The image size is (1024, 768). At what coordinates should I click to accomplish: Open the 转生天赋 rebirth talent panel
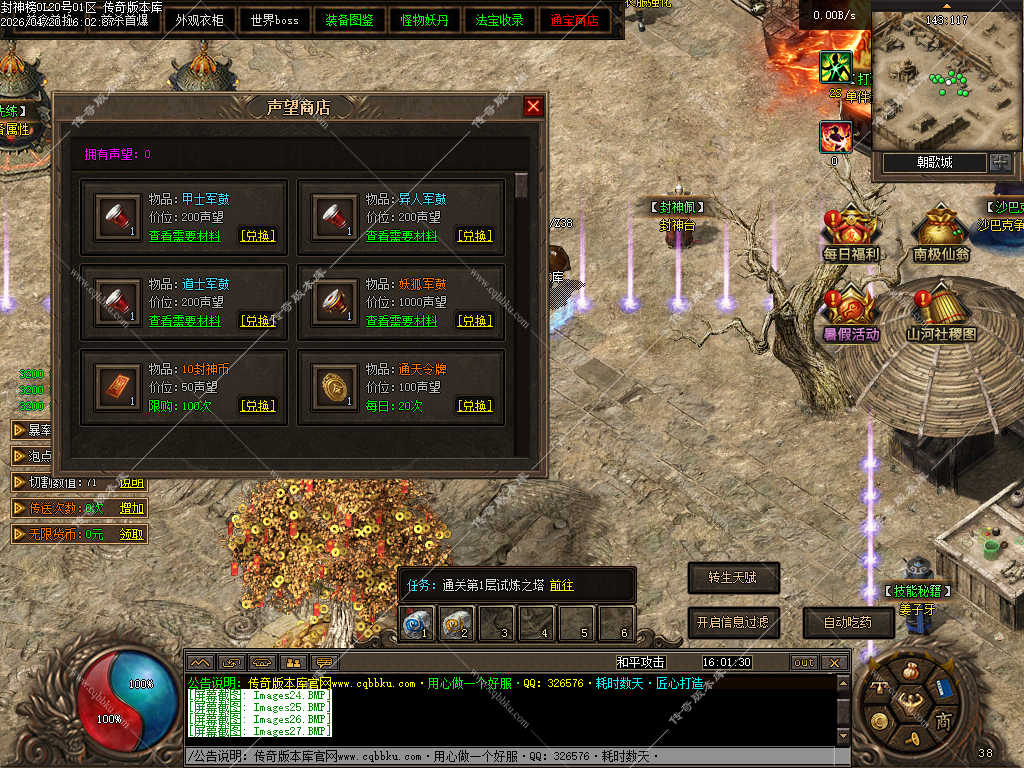733,577
